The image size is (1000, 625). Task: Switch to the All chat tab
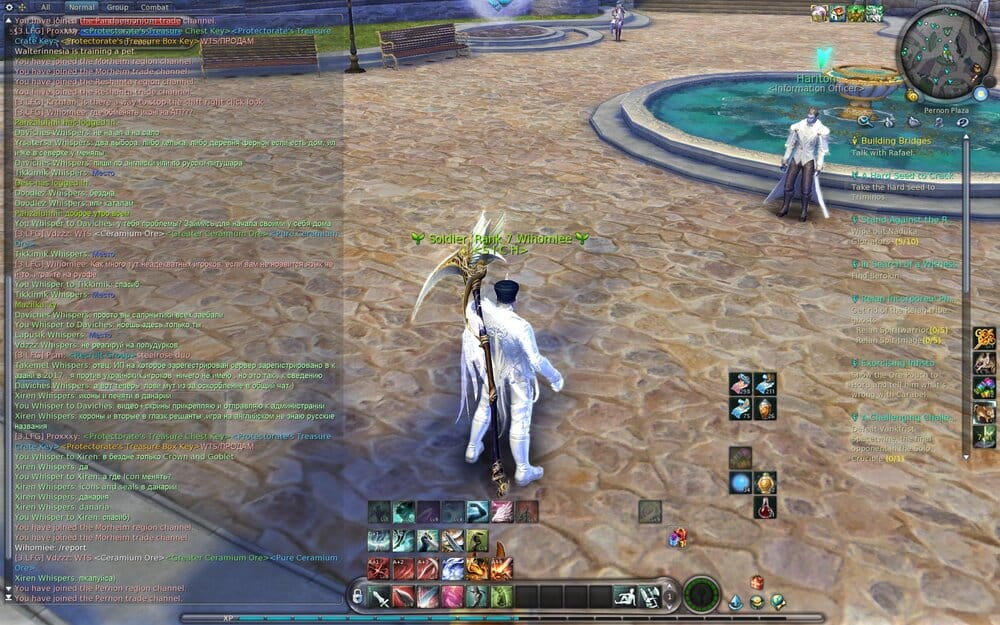click(45, 7)
